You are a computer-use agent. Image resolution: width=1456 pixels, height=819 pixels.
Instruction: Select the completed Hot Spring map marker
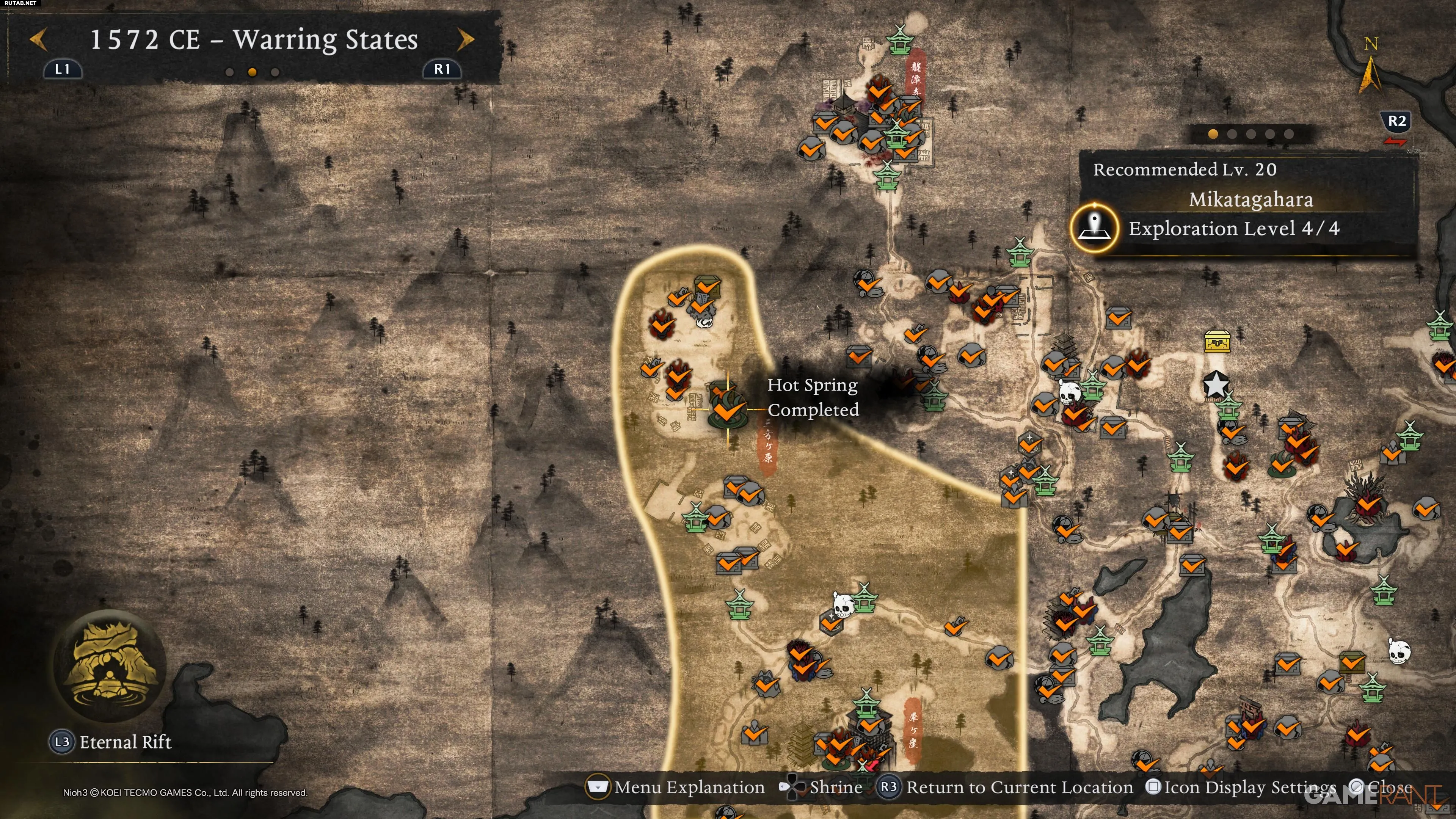coord(728,409)
